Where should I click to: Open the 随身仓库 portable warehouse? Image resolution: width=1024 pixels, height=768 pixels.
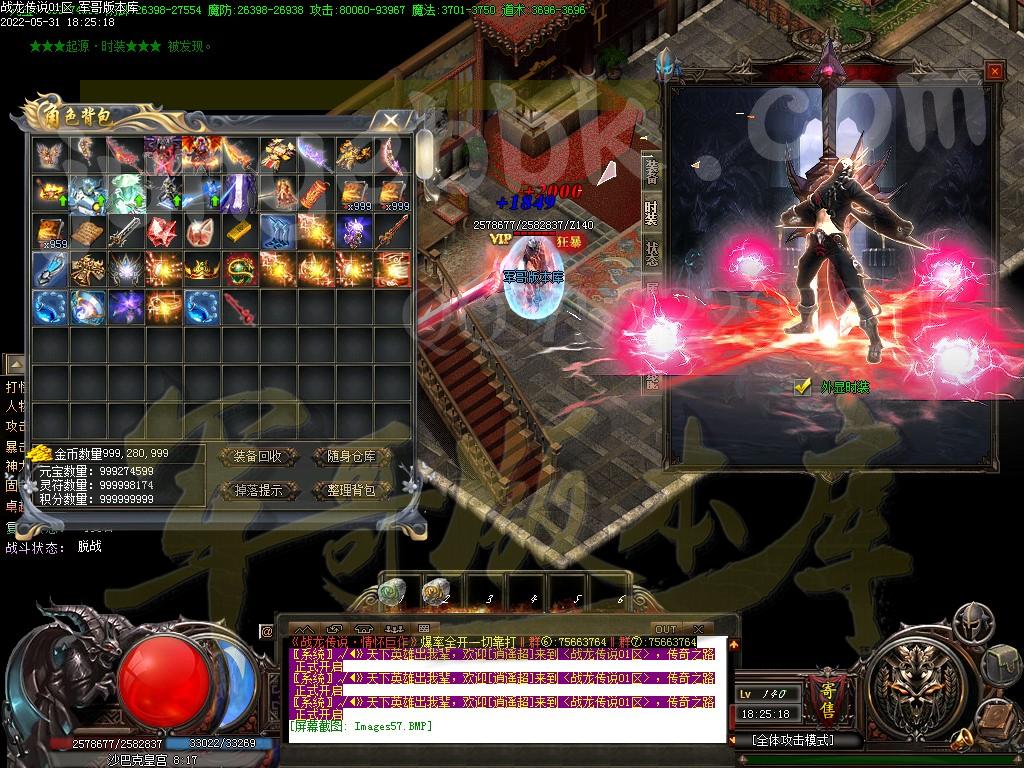click(345, 457)
